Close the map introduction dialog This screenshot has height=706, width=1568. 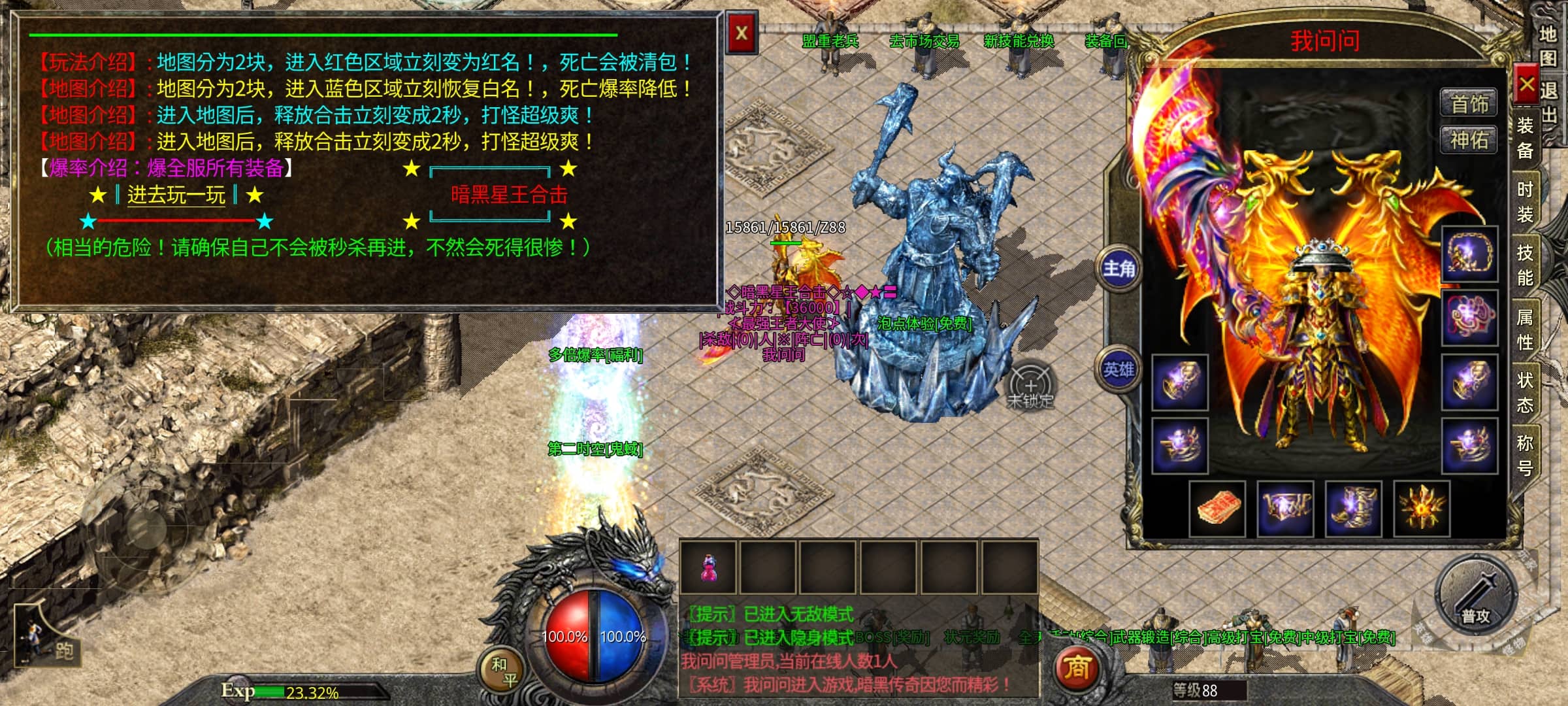[x=742, y=33]
